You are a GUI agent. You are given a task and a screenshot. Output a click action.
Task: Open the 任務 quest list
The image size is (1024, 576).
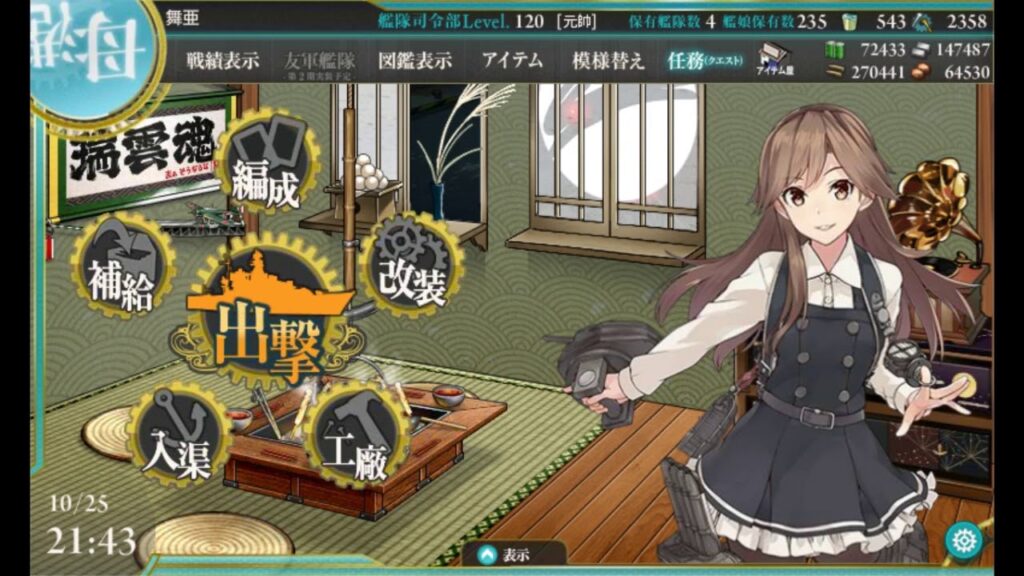(x=705, y=60)
